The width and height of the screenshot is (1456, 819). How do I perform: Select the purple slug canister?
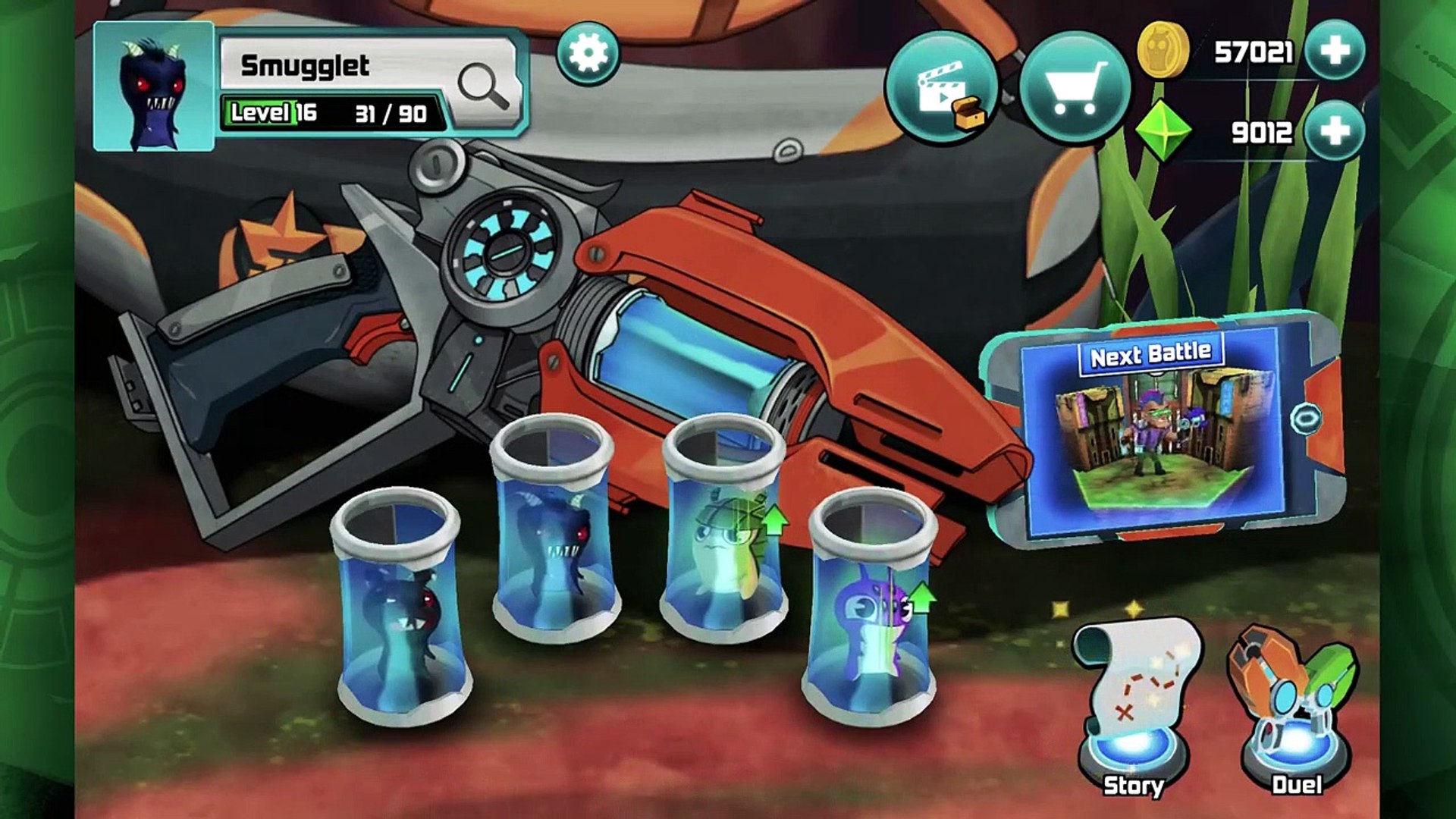coord(872,614)
